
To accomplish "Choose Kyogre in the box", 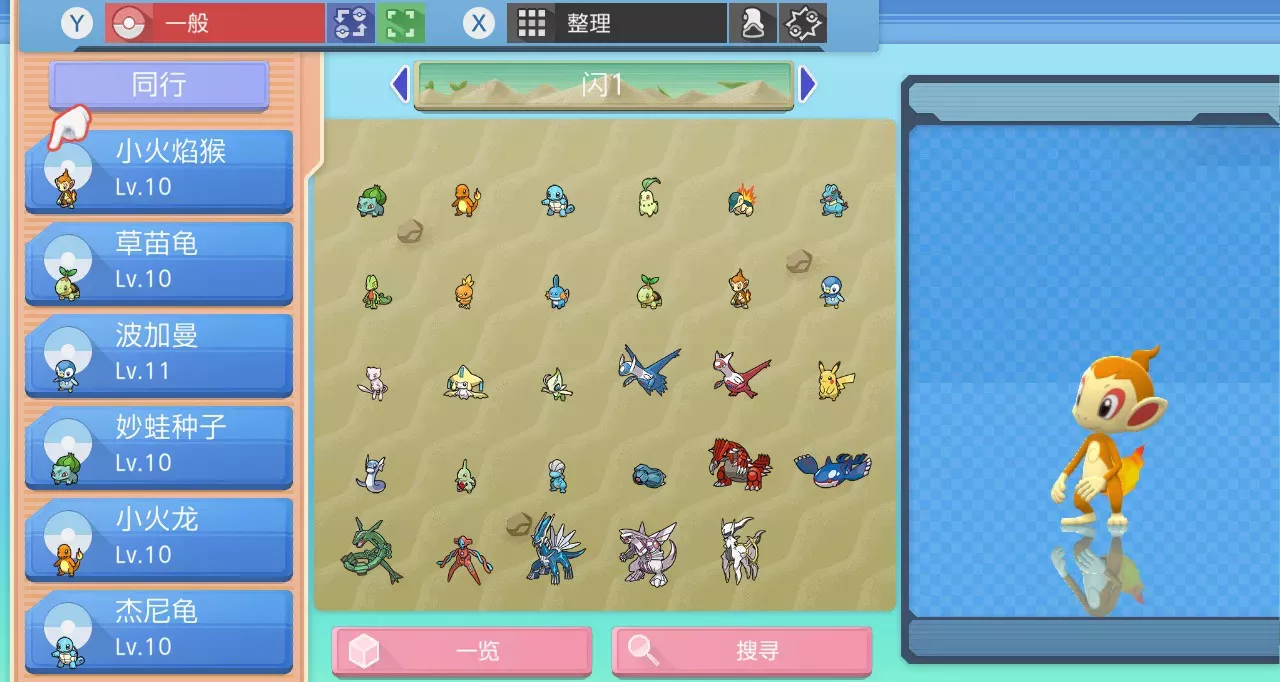I will 832,467.
